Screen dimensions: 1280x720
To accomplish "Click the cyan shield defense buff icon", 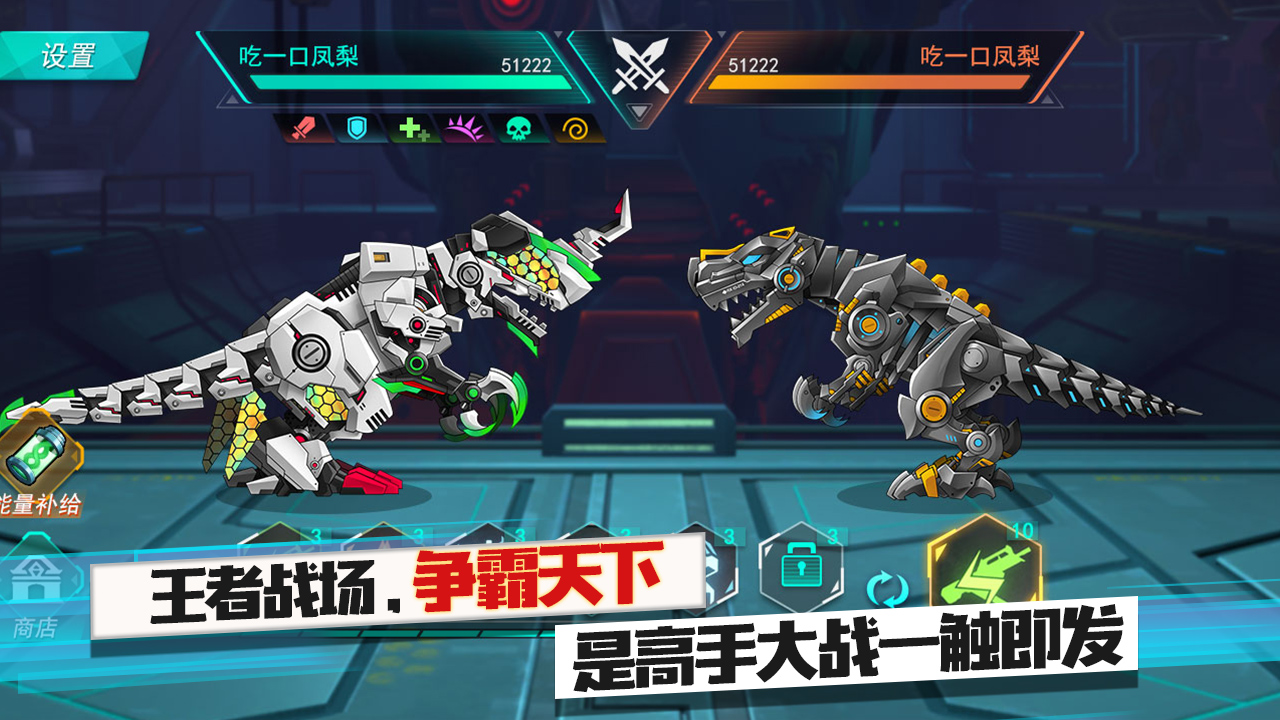I will pyautogui.click(x=358, y=128).
